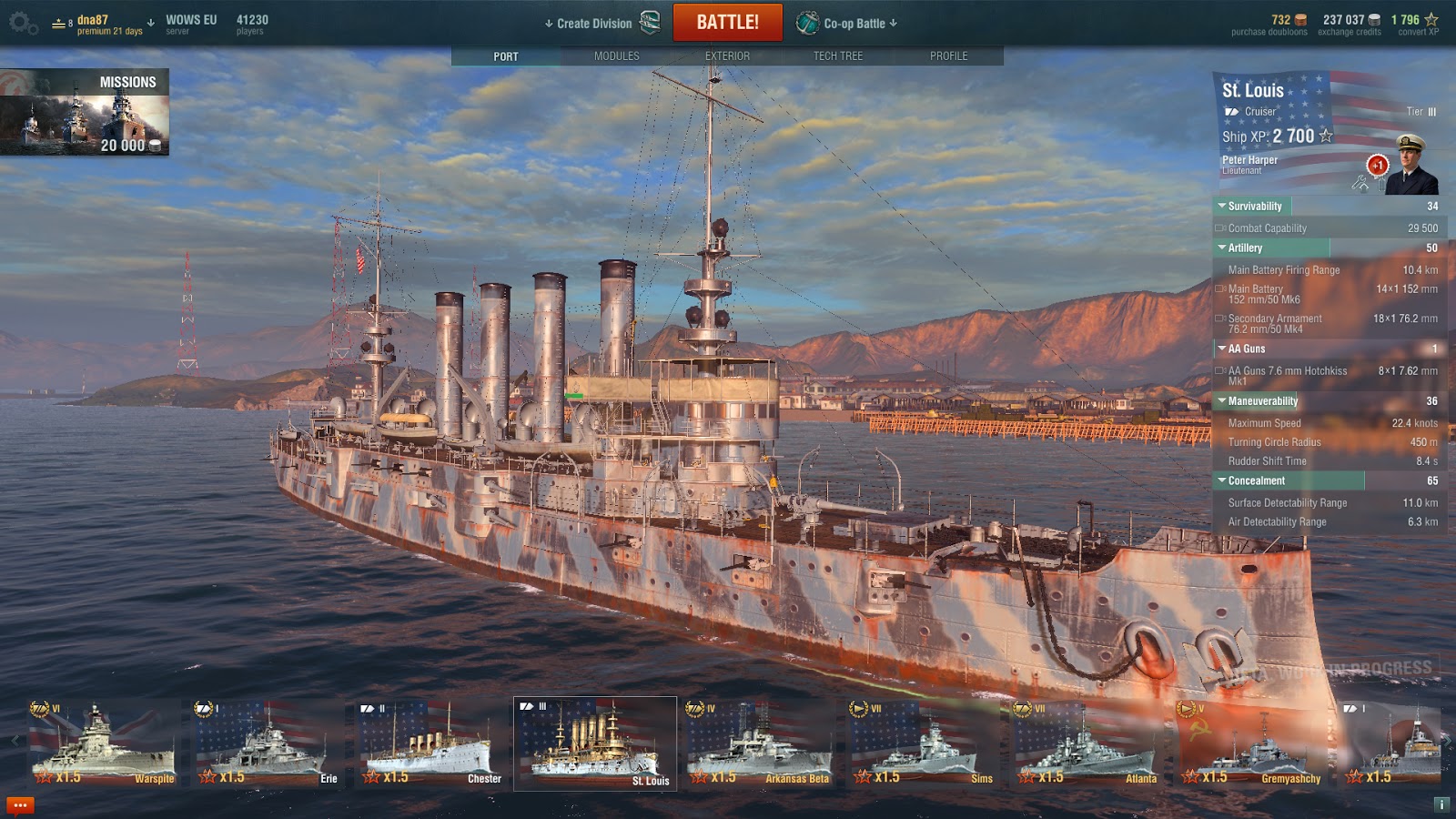Select the Arkansas Beta battleship card
Image resolution: width=1456 pixels, height=819 pixels.
tap(757, 743)
